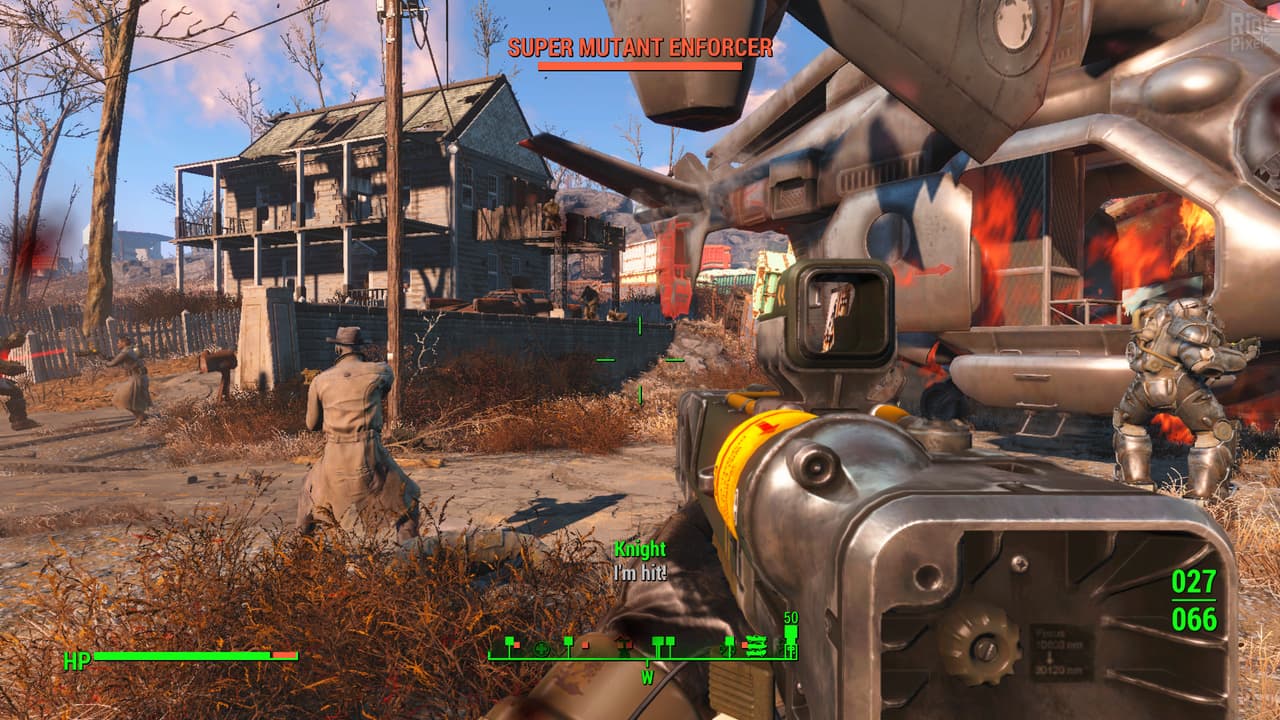Select the quest marker labeled 50 on the compass
This screenshot has width=1280, height=720.
click(791, 633)
